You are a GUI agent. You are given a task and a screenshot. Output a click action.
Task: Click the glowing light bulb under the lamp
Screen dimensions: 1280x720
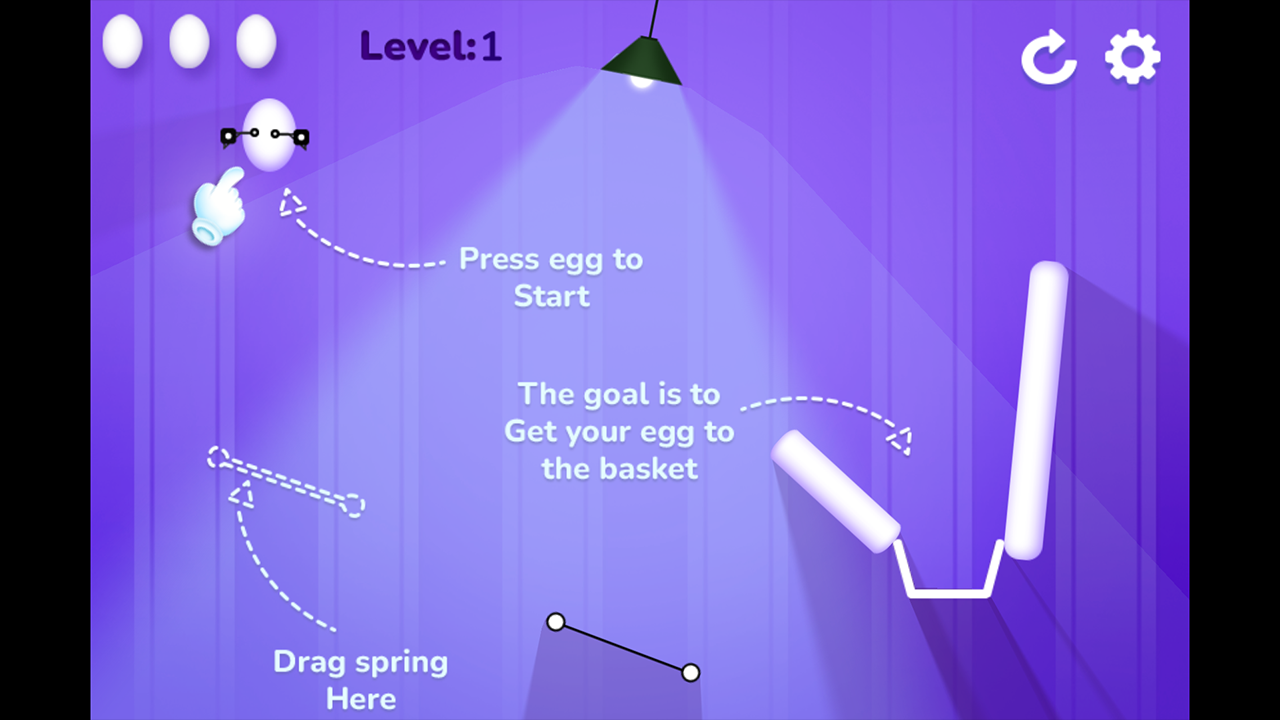tap(643, 86)
